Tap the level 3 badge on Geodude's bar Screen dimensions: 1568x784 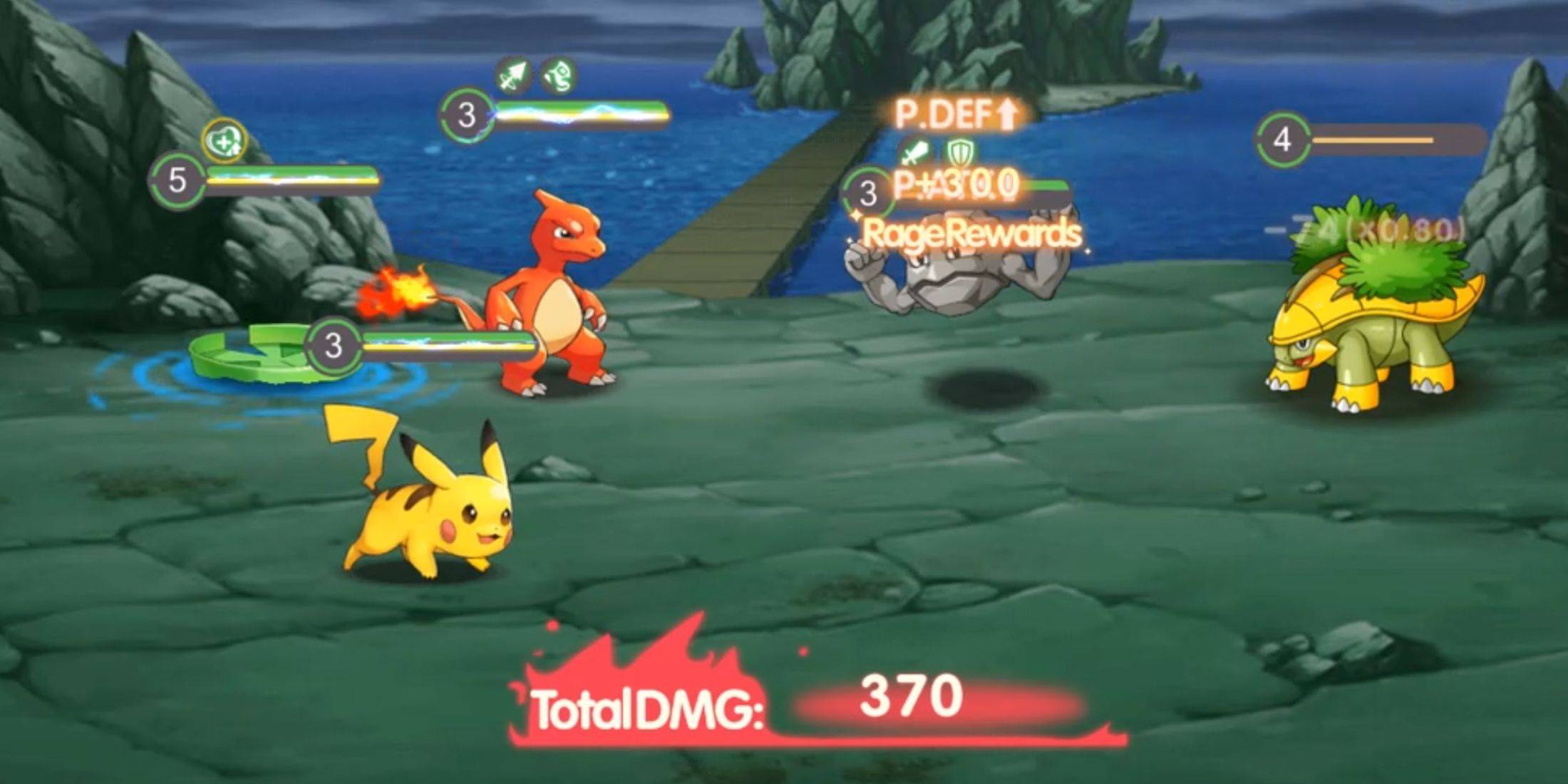point(867,191)
